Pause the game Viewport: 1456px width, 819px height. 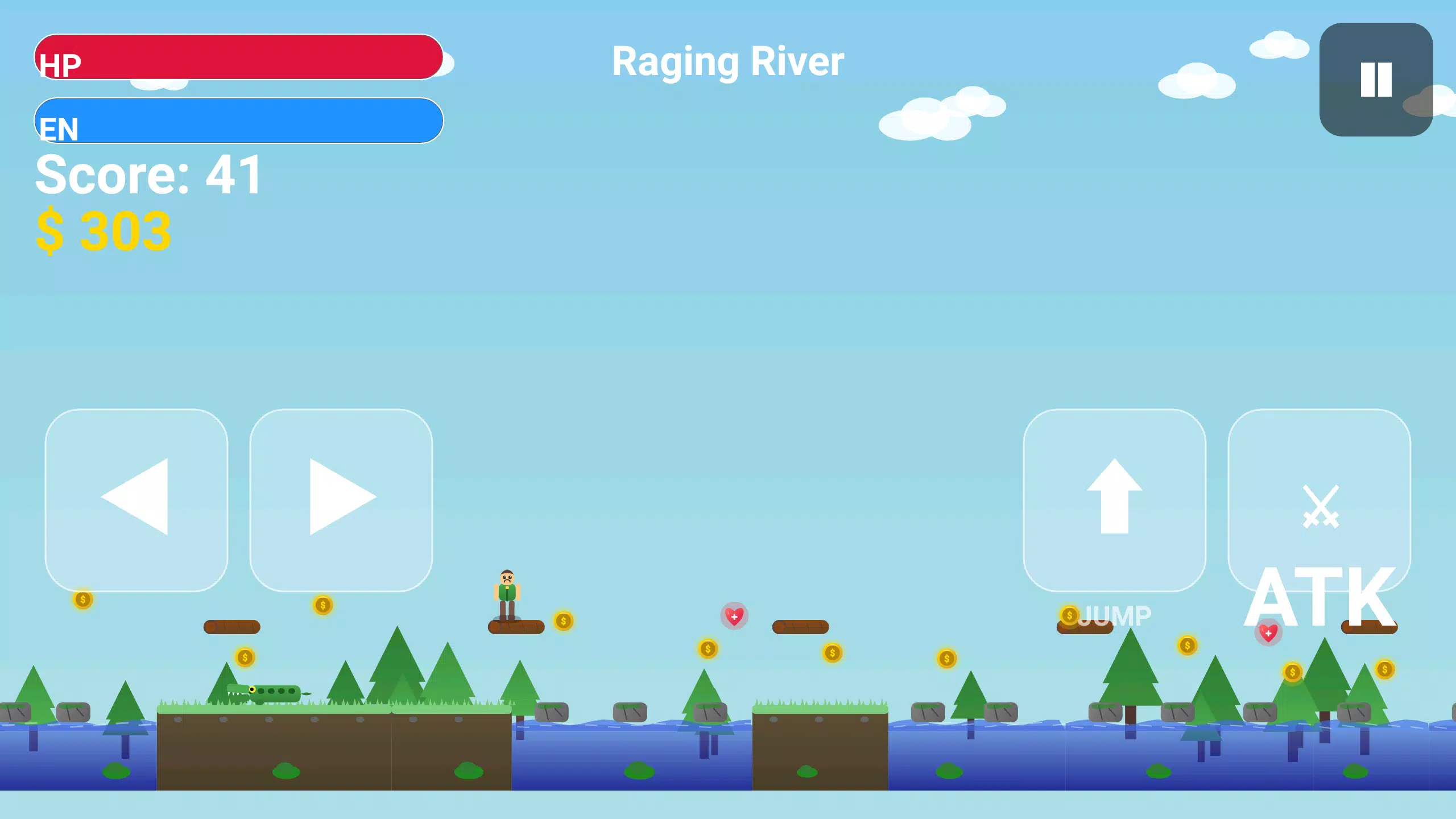pos(1376,80)
